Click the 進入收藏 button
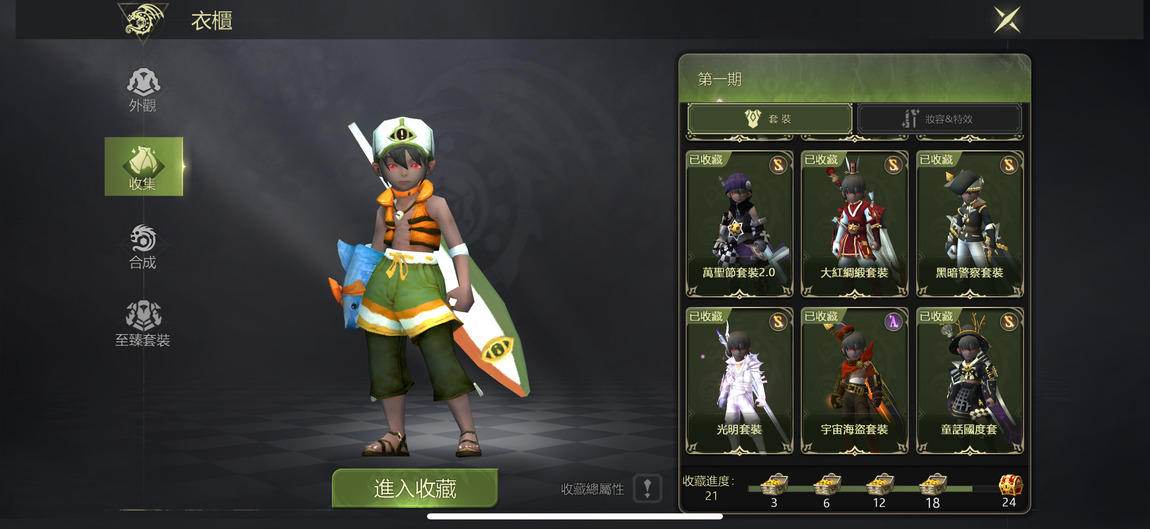1150x529 pixels. pyautogui.click(x=415, y=488)
